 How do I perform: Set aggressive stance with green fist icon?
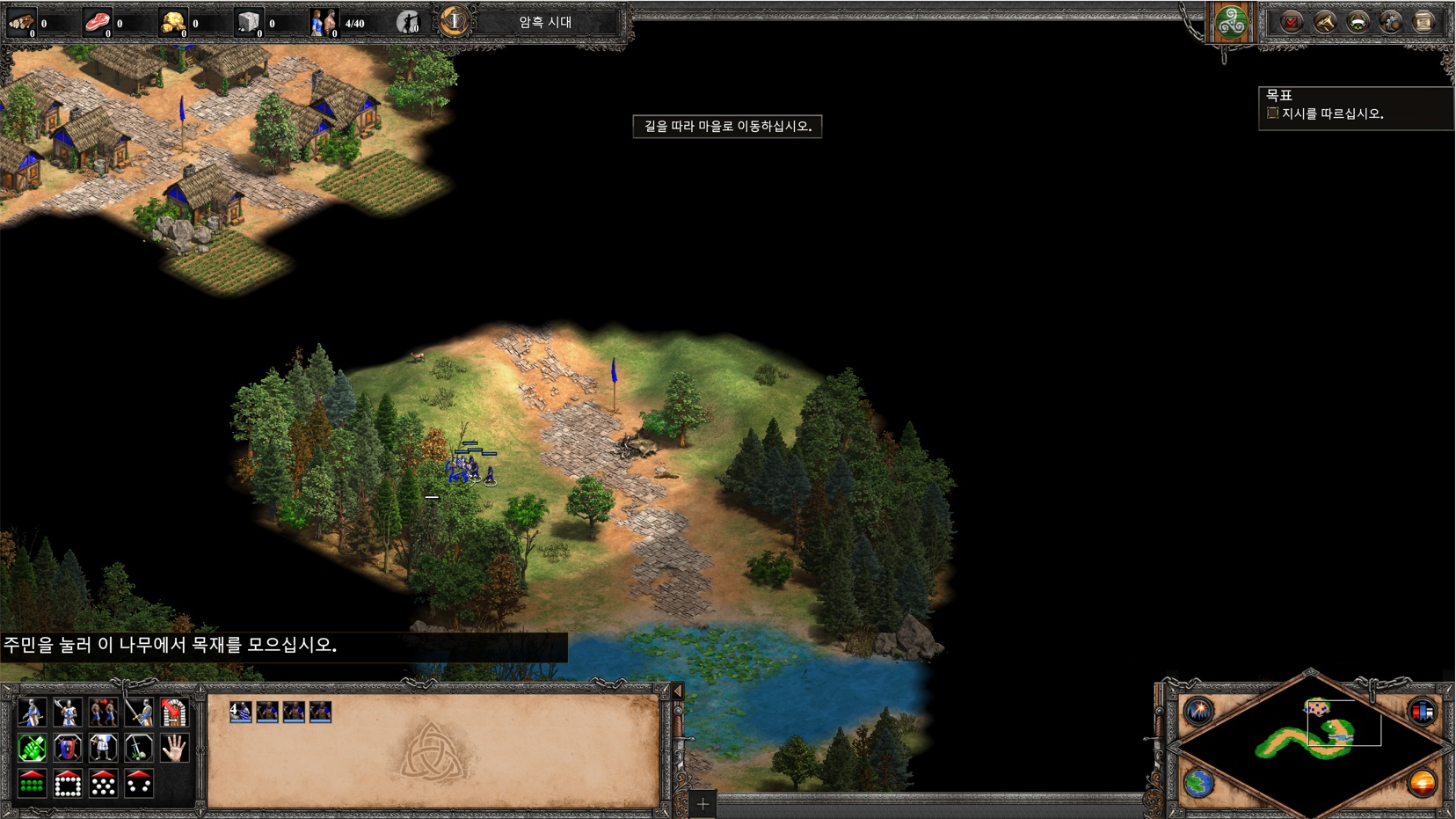click(32, 749)
